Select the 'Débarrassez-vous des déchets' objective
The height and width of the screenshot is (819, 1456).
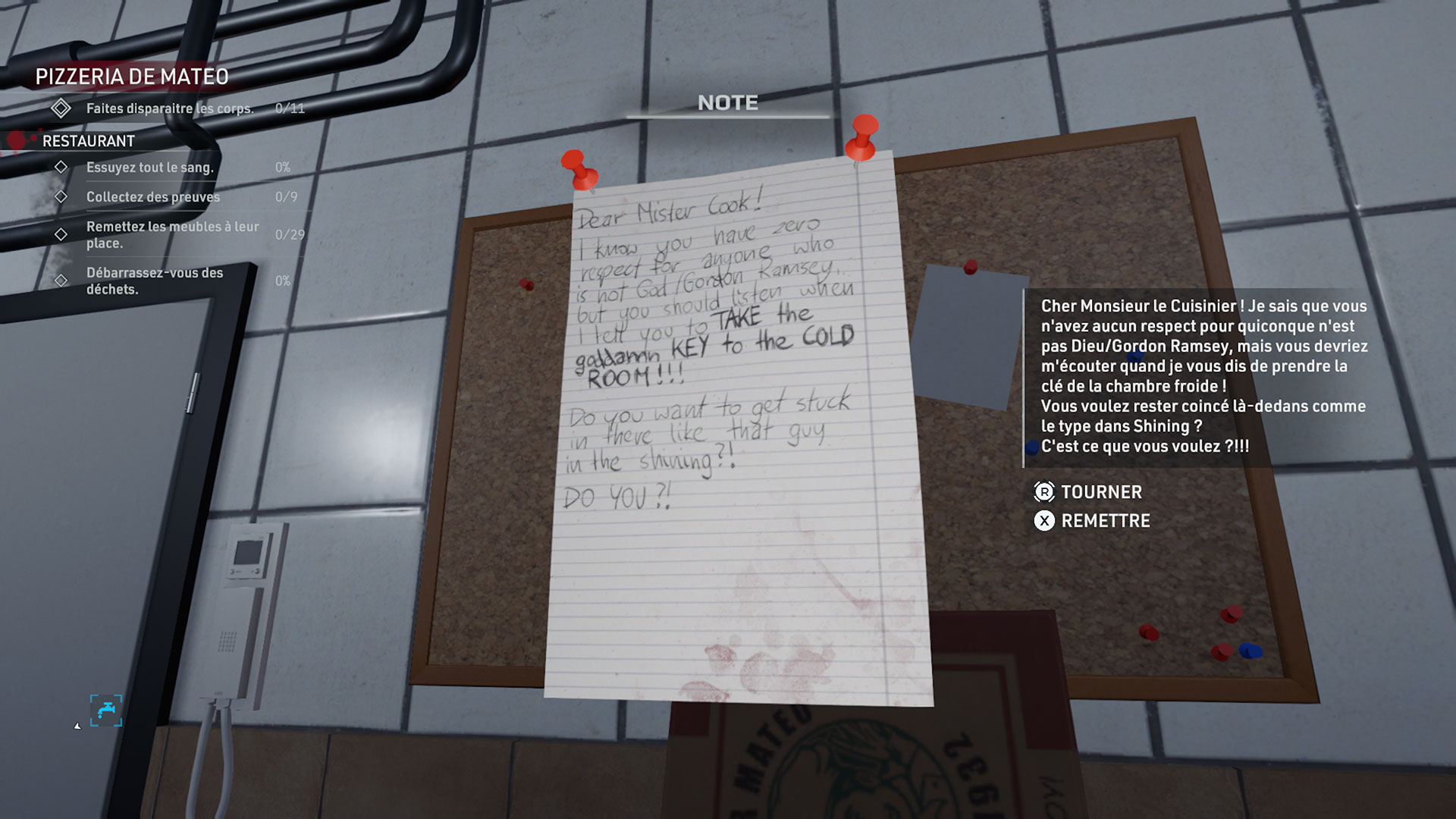click(154, 281)
